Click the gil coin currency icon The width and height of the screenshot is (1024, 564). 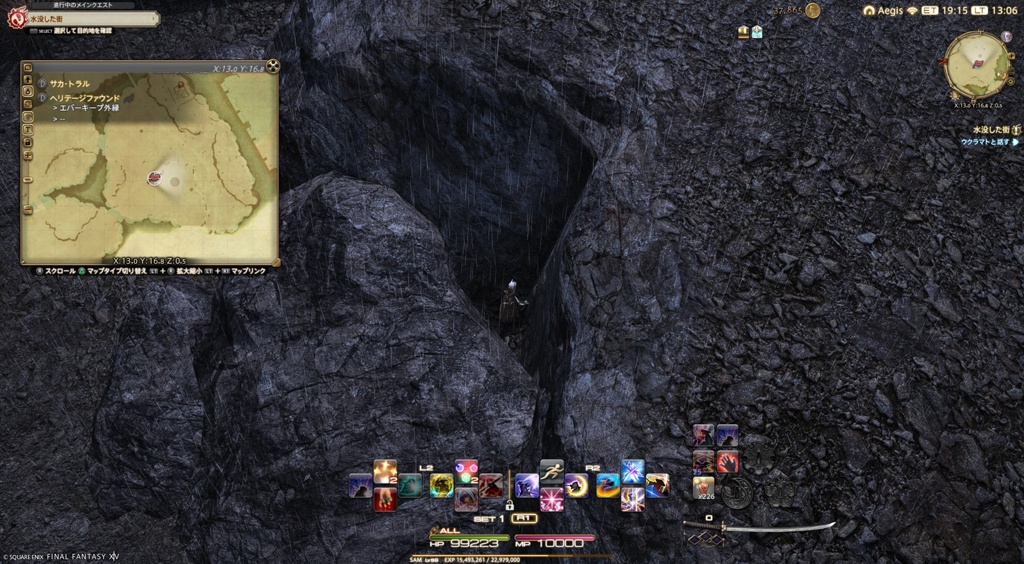pos(812,10)
